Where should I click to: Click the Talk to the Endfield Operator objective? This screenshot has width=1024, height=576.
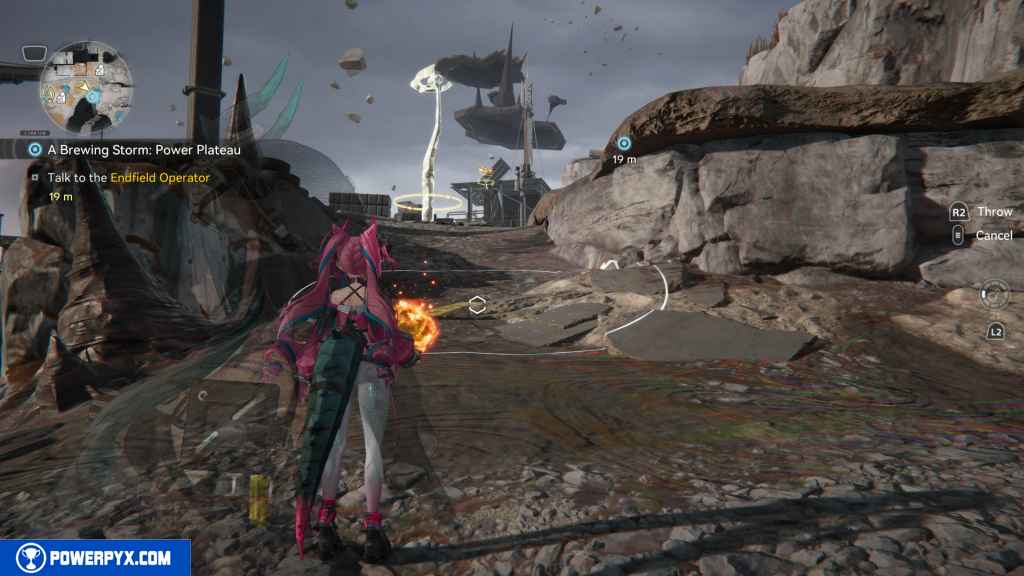pyautogui.click(x=128, y=178)
